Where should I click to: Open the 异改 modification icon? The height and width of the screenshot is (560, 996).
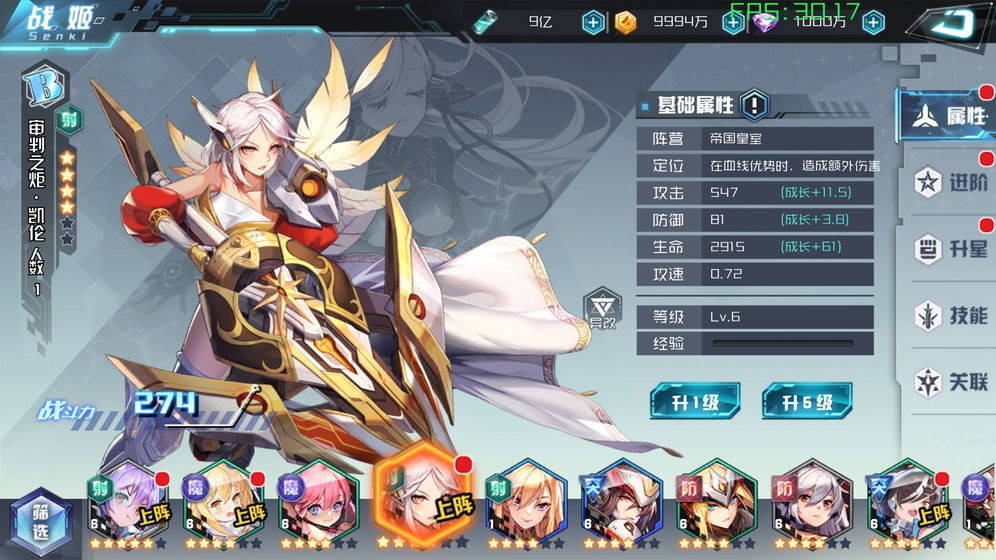pos(602,310)
